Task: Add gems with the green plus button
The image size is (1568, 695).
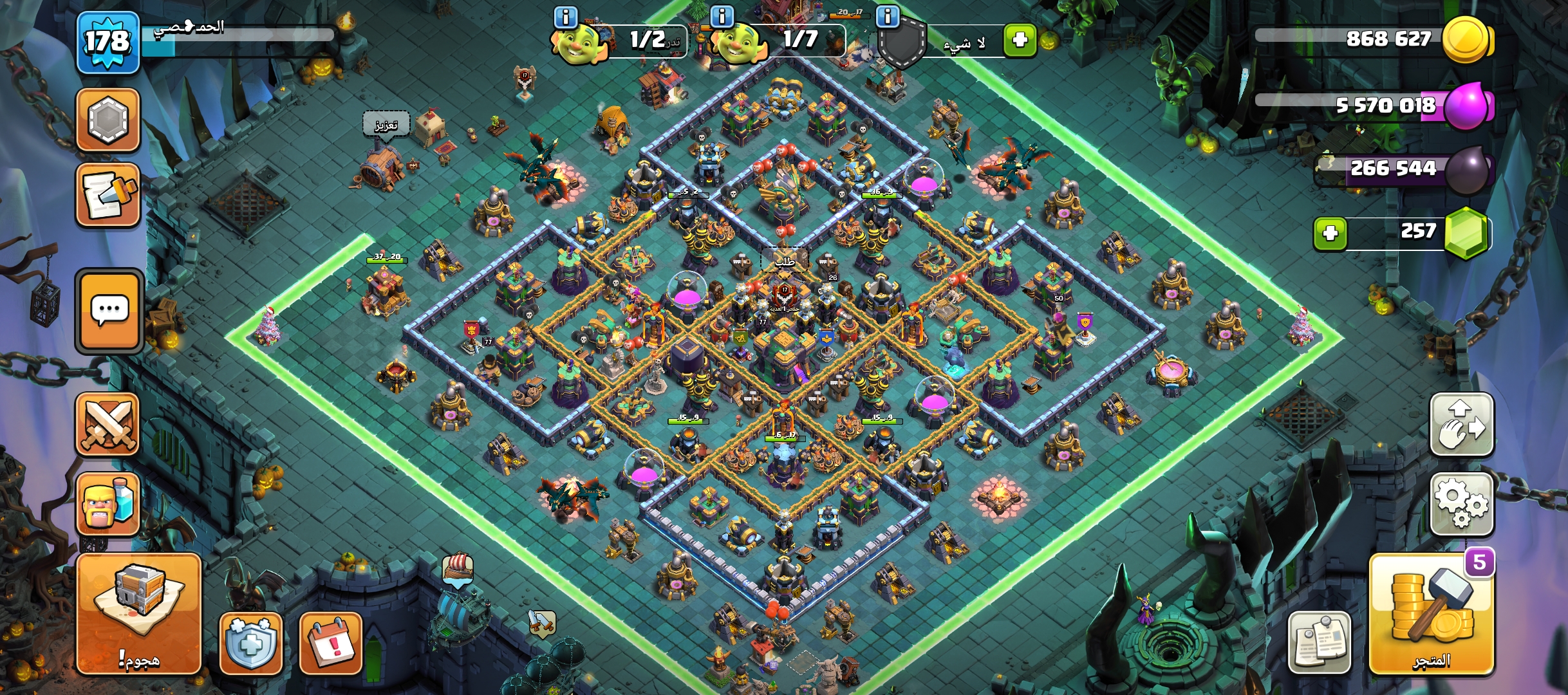Action: tap(1330, 232)
